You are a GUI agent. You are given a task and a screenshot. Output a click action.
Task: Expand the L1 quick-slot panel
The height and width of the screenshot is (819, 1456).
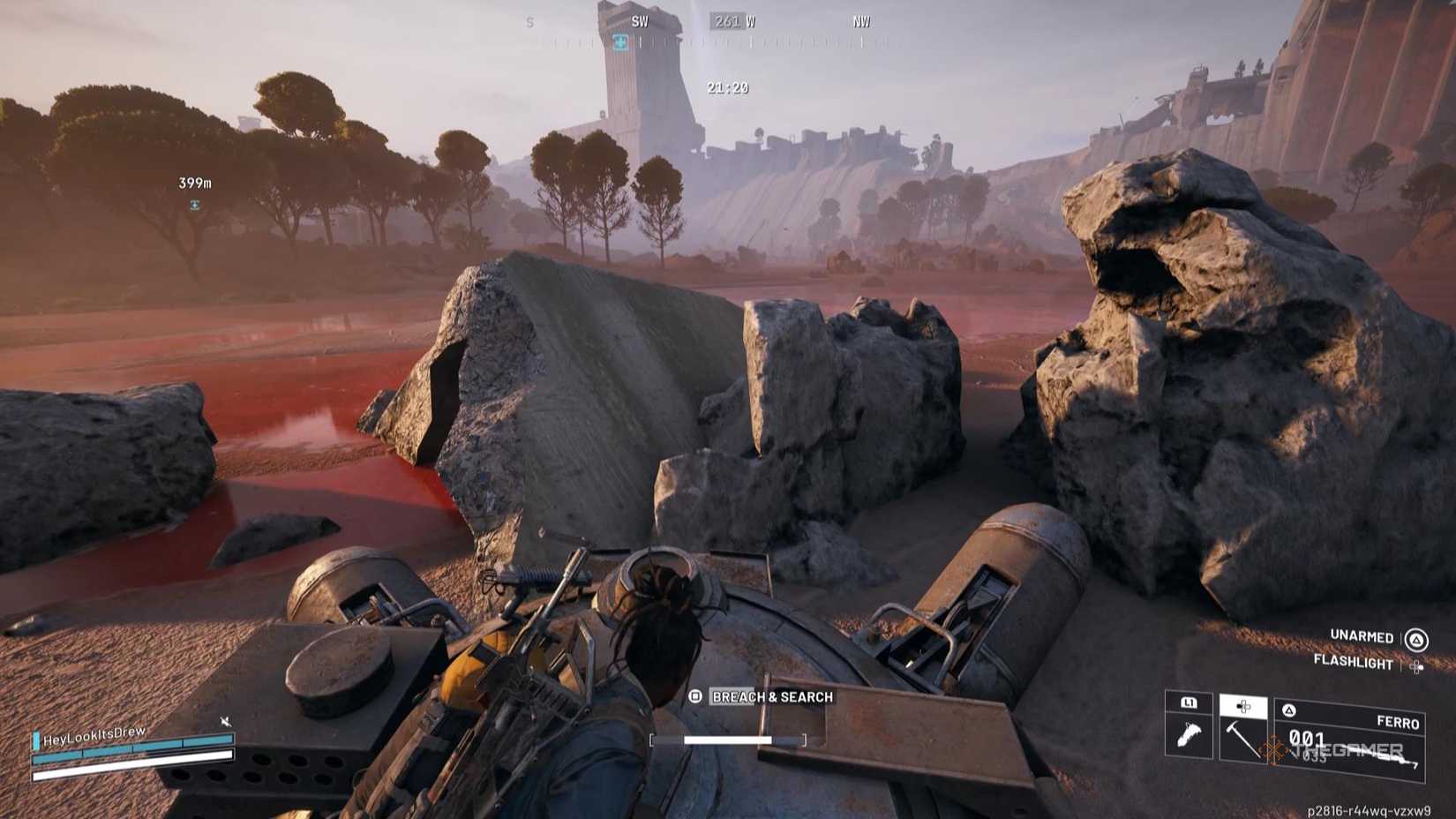tap(1190, 704)
